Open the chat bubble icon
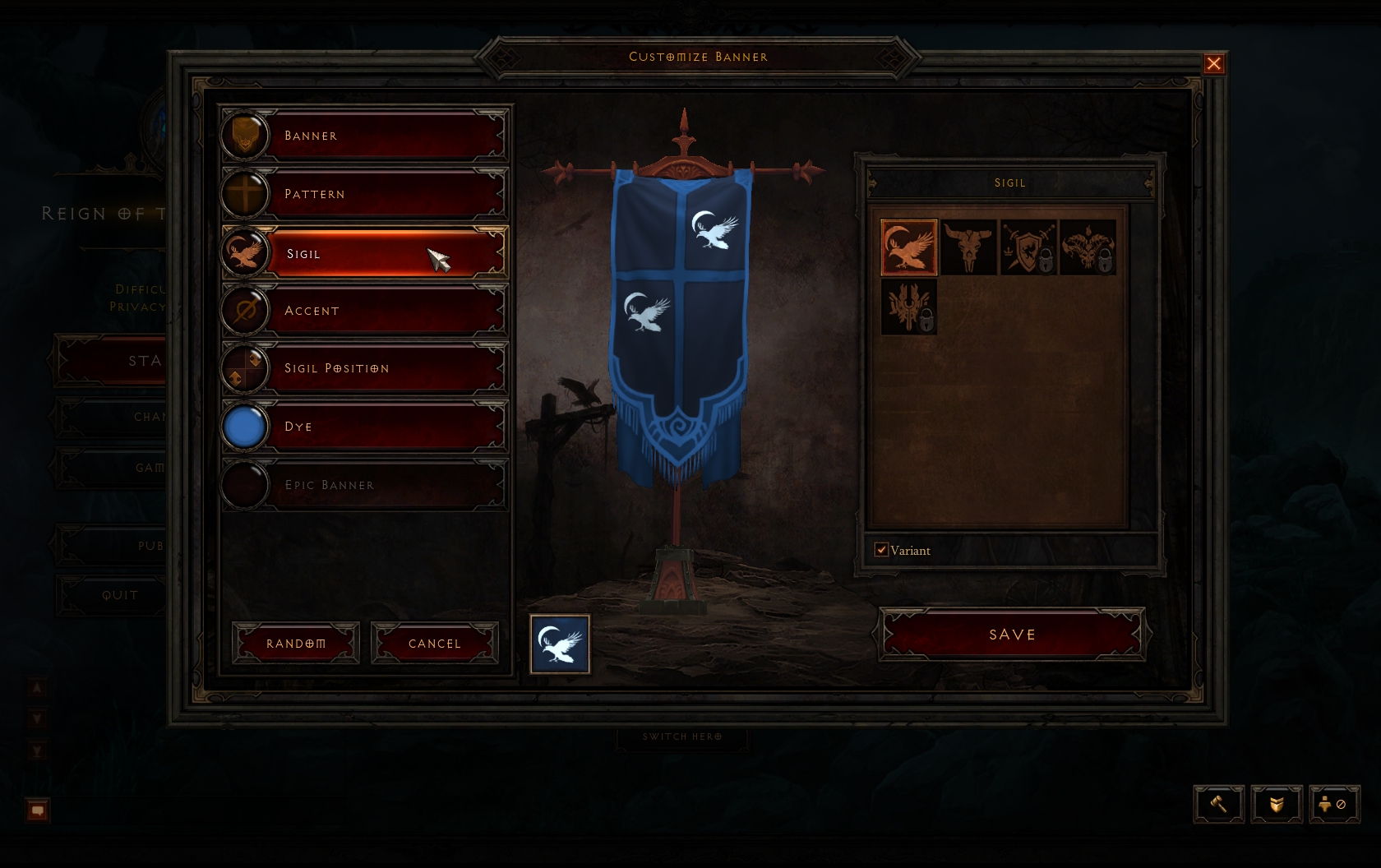 (x=38, y=810)
